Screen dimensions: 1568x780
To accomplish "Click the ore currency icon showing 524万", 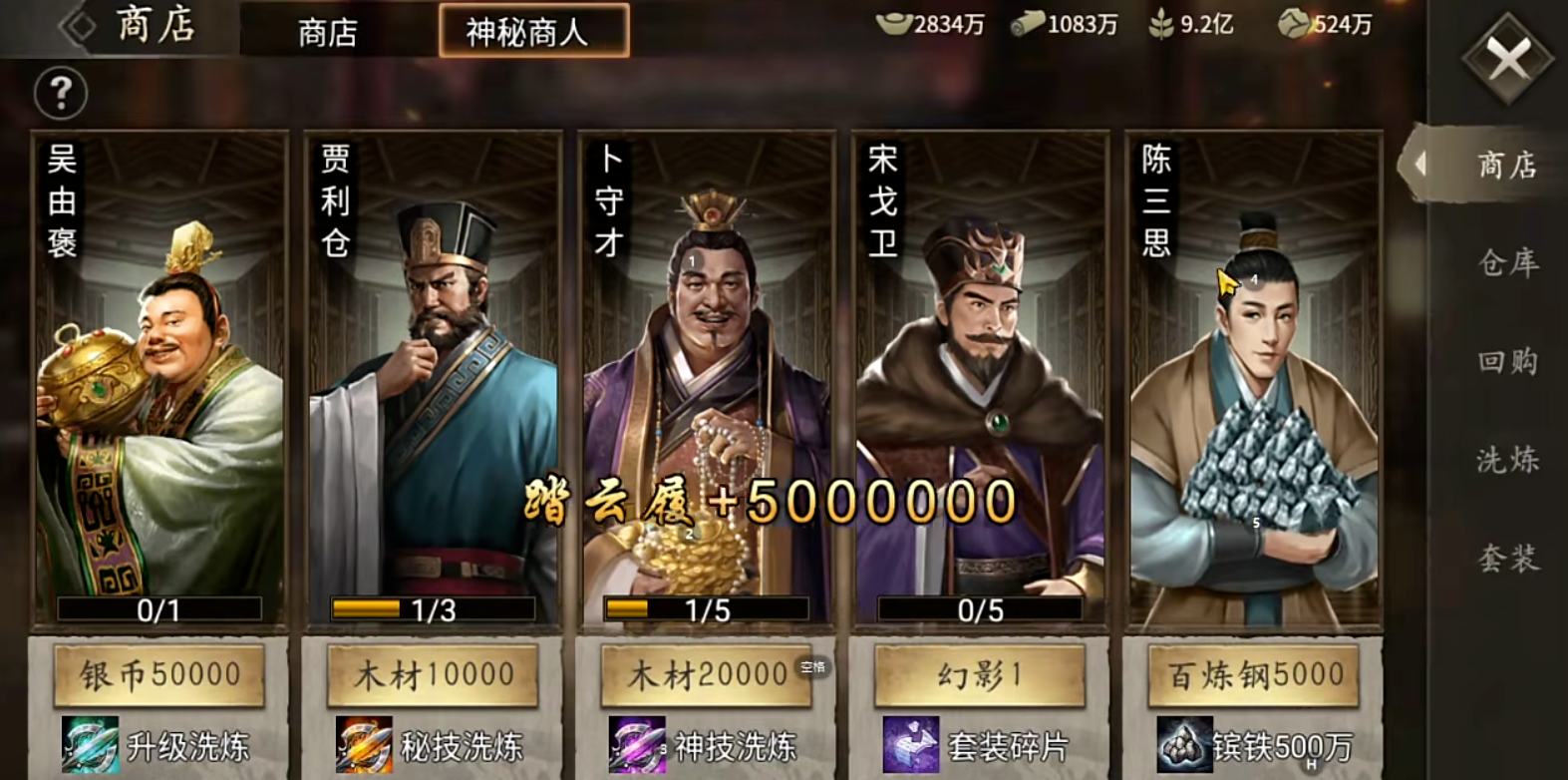I will 1292,24.
